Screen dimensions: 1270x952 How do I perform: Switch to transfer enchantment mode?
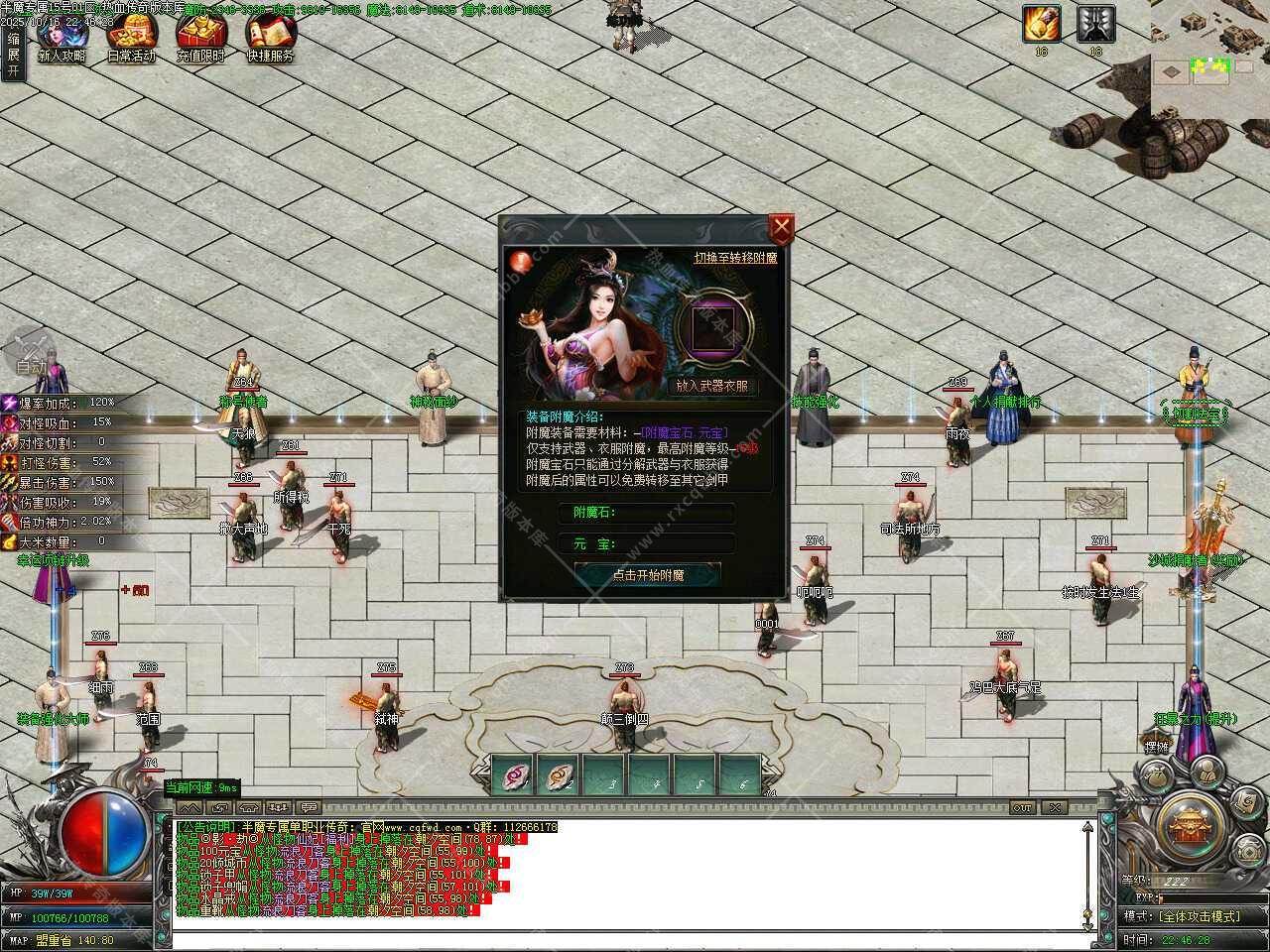[735, 257]
